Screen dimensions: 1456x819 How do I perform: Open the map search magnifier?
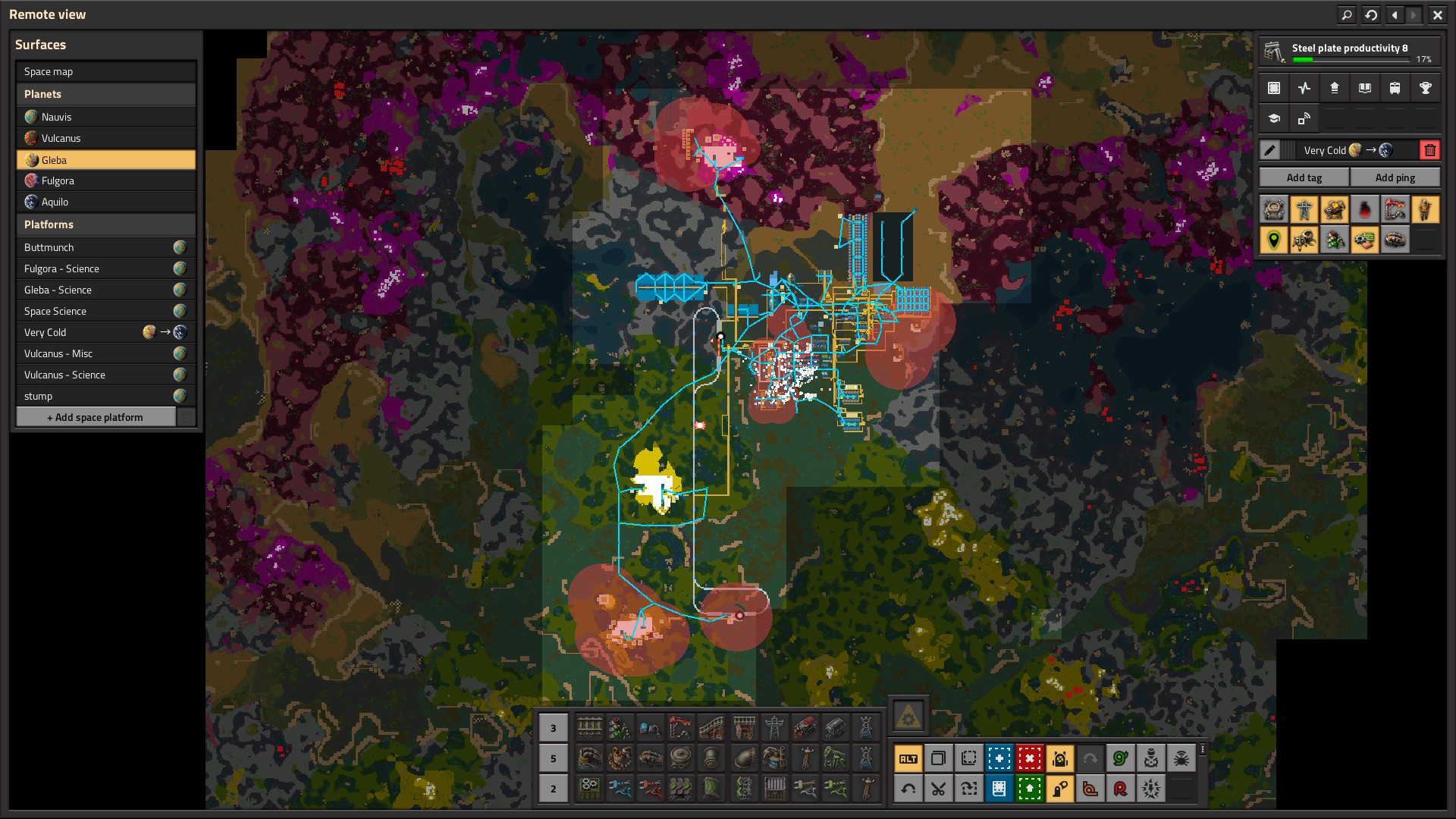(1347, 14)
